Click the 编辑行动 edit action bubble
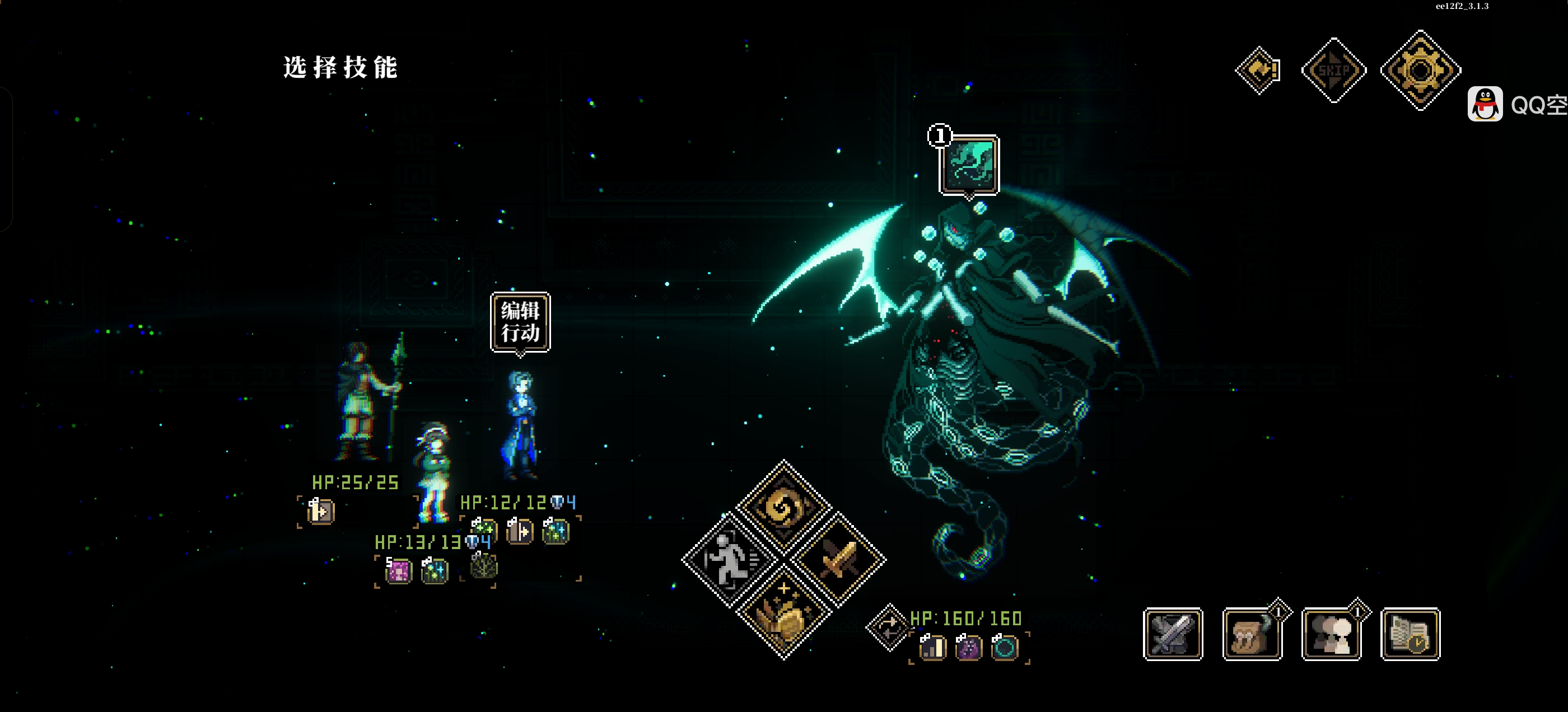This screenshot has width=1568, height=712. tap(520, 322)
